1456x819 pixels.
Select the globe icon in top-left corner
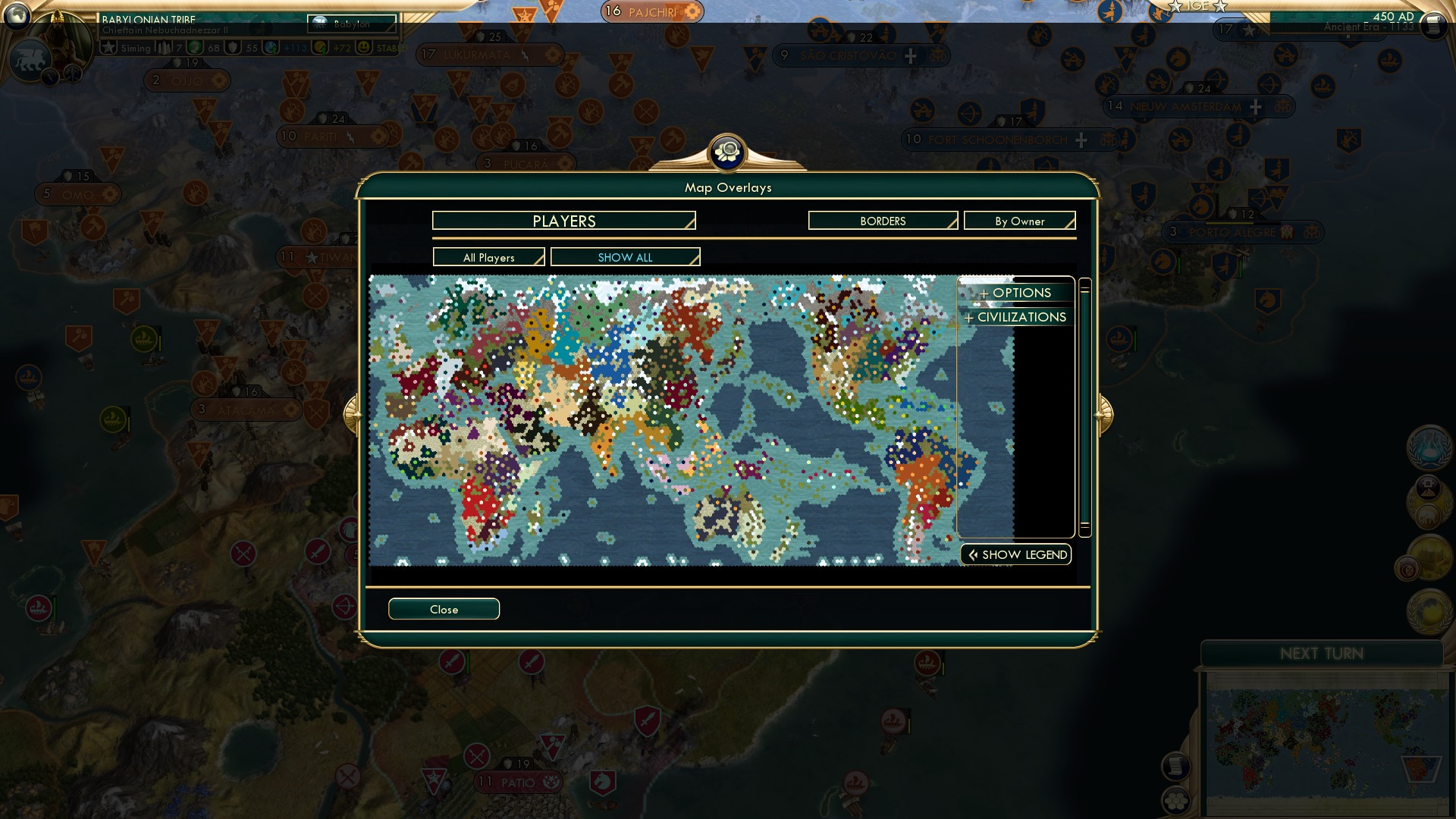pyautogui.click(x=17, y=17)
